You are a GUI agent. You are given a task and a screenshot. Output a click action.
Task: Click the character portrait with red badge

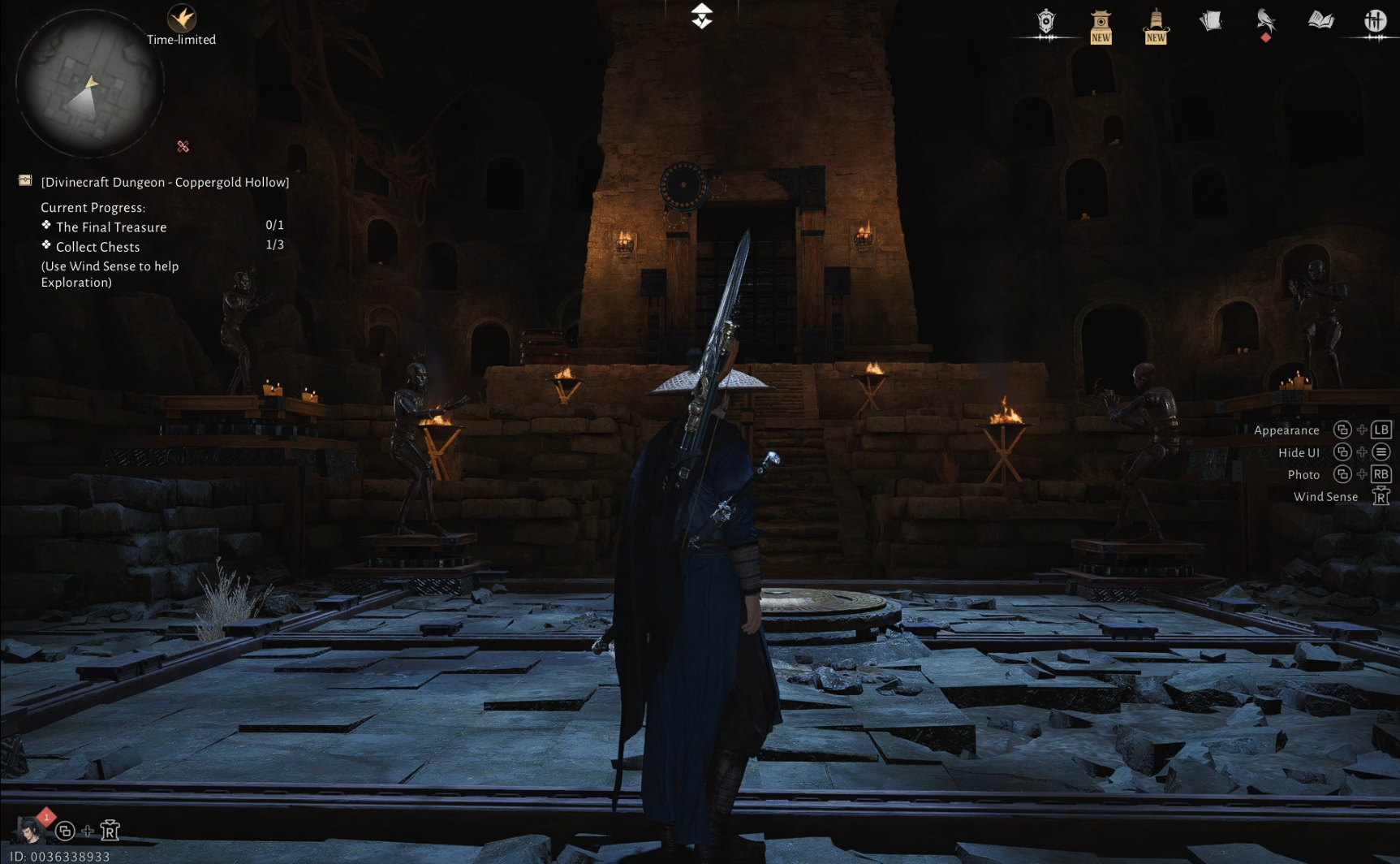pos(30,831)
